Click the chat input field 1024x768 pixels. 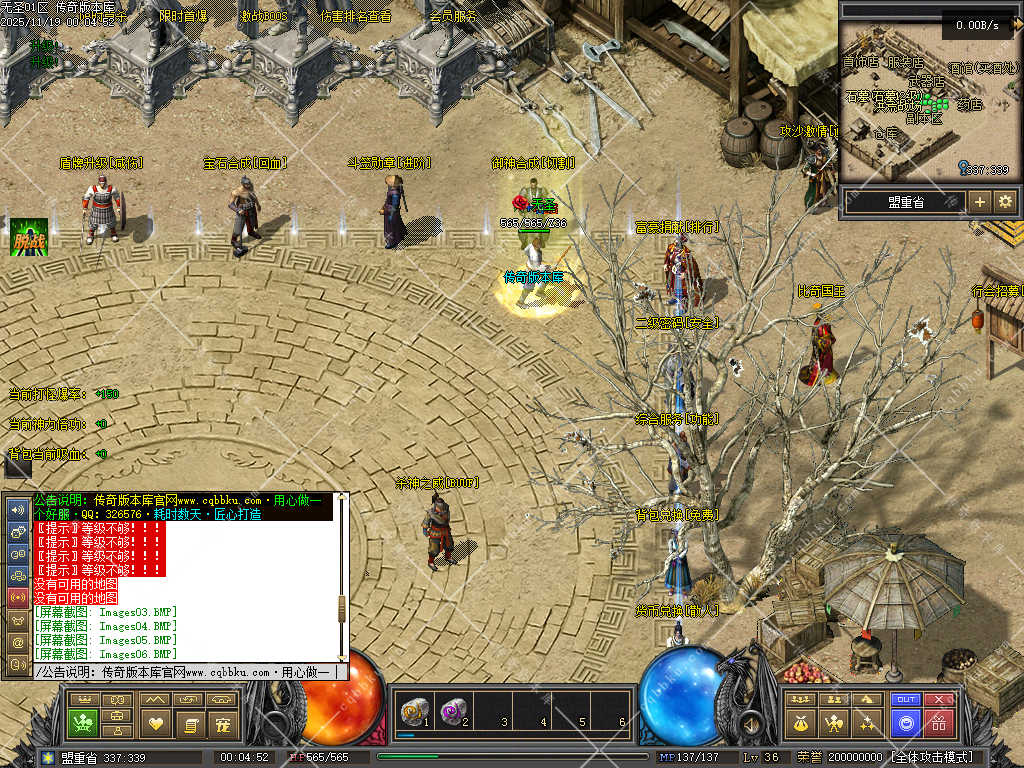(x=190, y=673)
